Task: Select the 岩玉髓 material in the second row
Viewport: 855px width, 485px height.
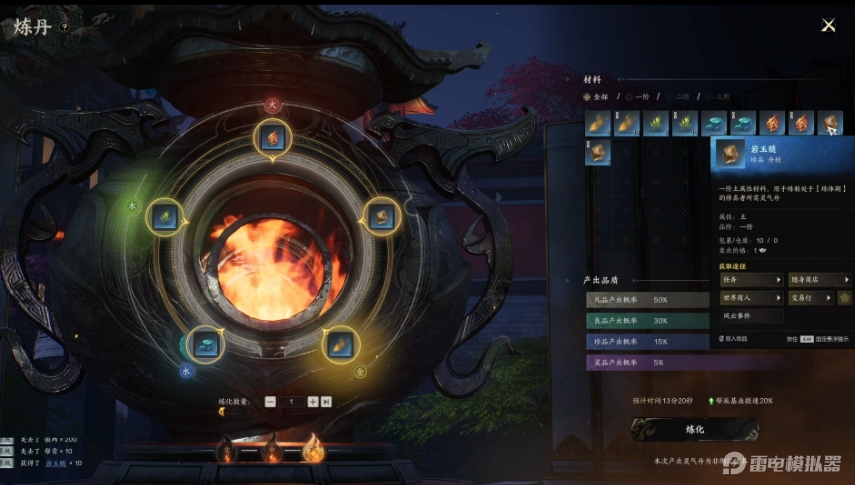Action: [598, 152]
